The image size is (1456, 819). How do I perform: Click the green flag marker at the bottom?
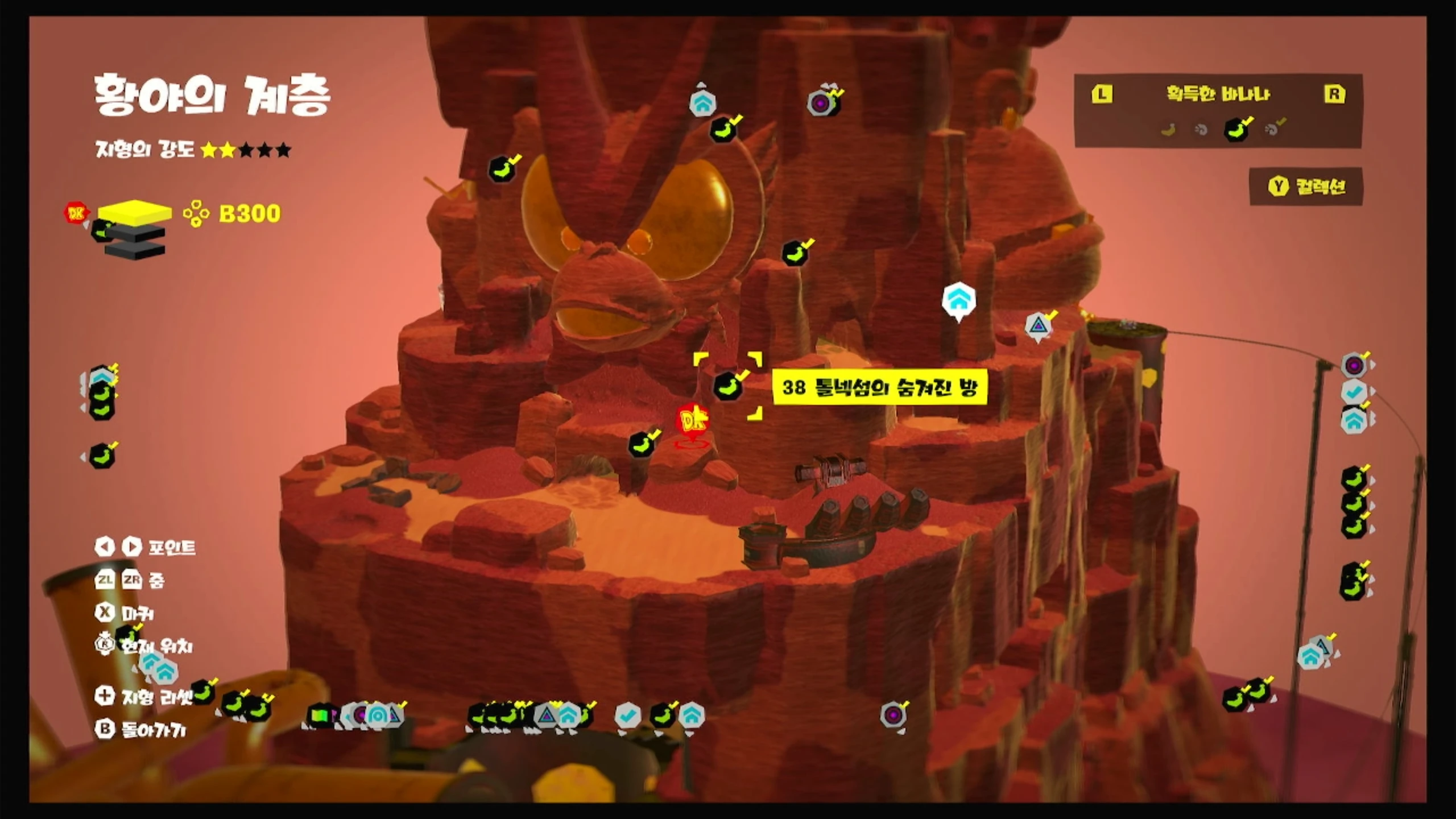(x=320, y=715)
